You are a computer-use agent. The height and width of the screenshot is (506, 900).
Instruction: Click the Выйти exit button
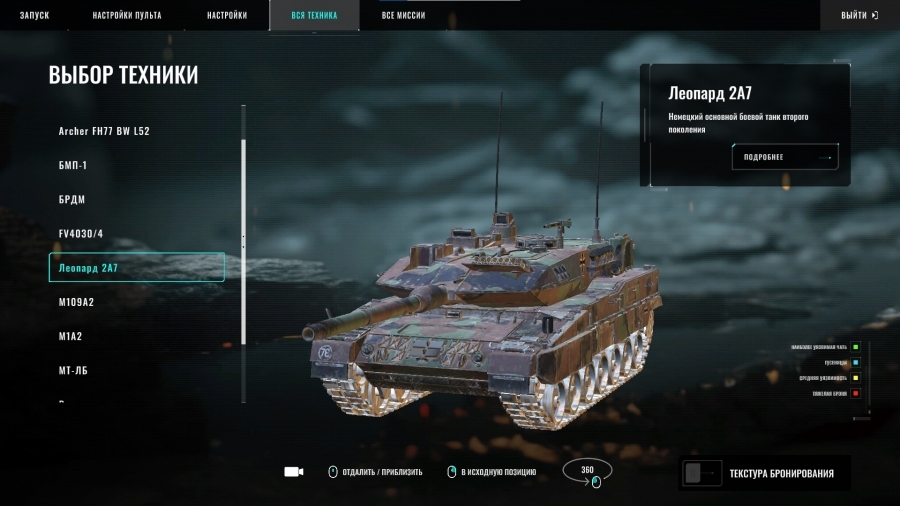(x=859, y=16)
